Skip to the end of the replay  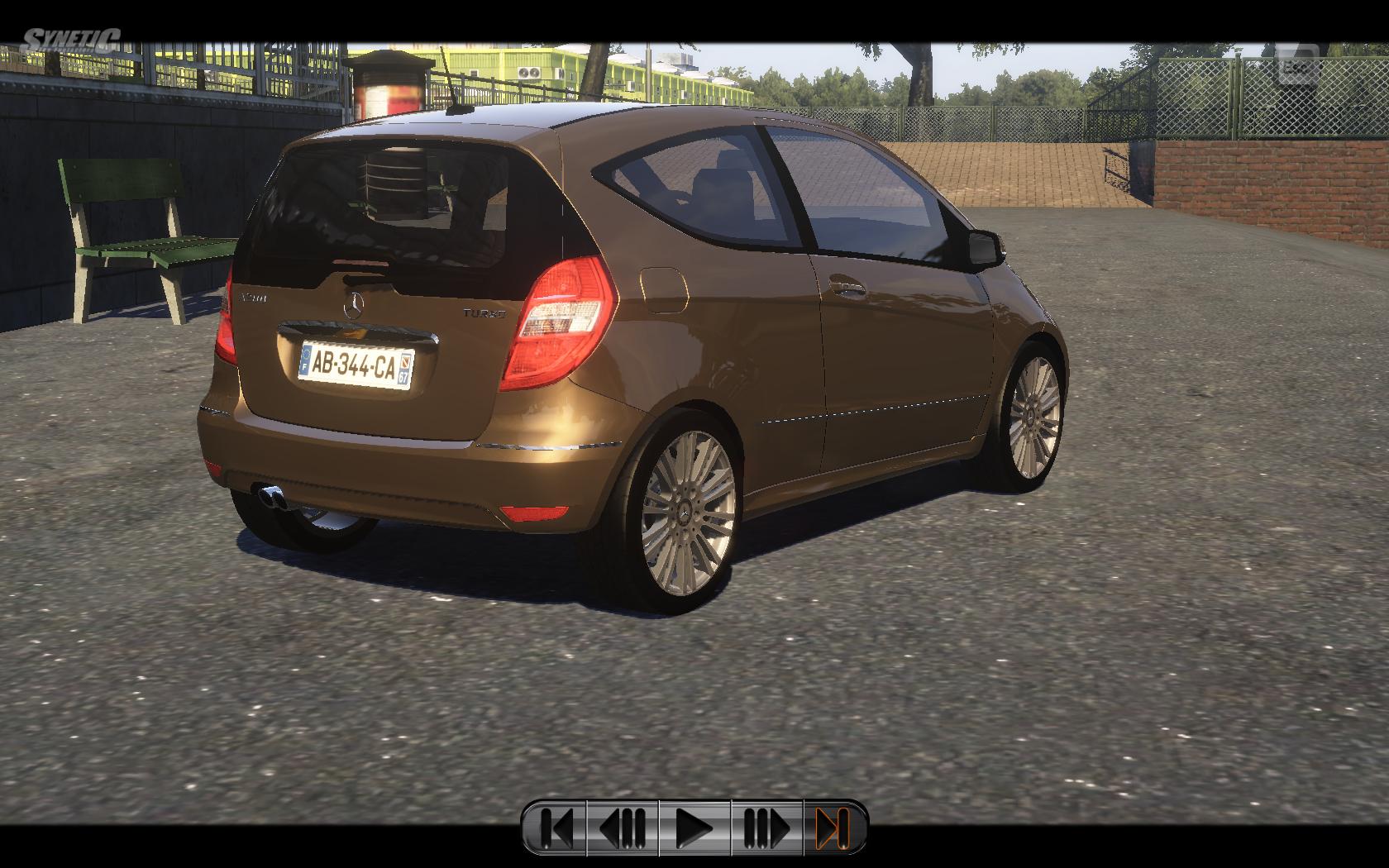[x=833, y=827]
